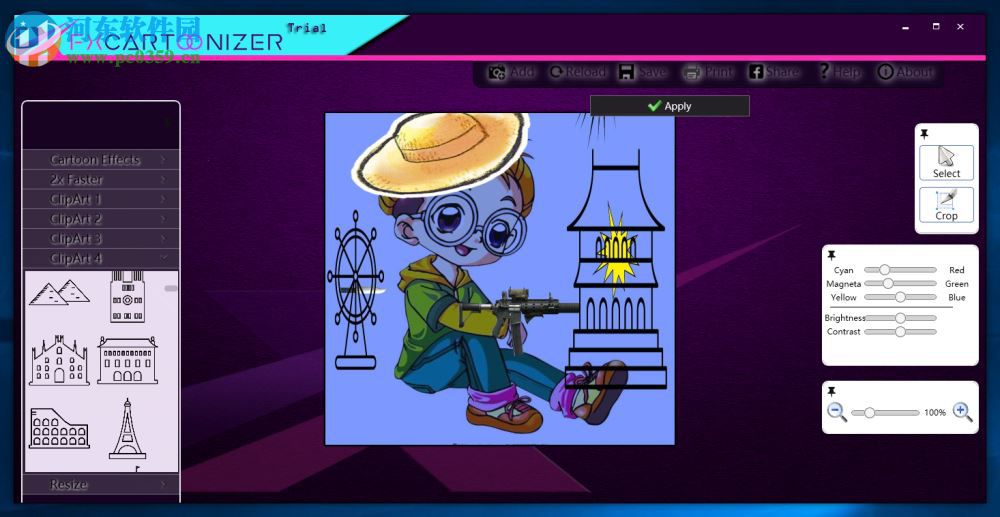This screenshot has height=517, width=1000.
Task: Expand the ClipArt 3 category
Action: [100, 239]
